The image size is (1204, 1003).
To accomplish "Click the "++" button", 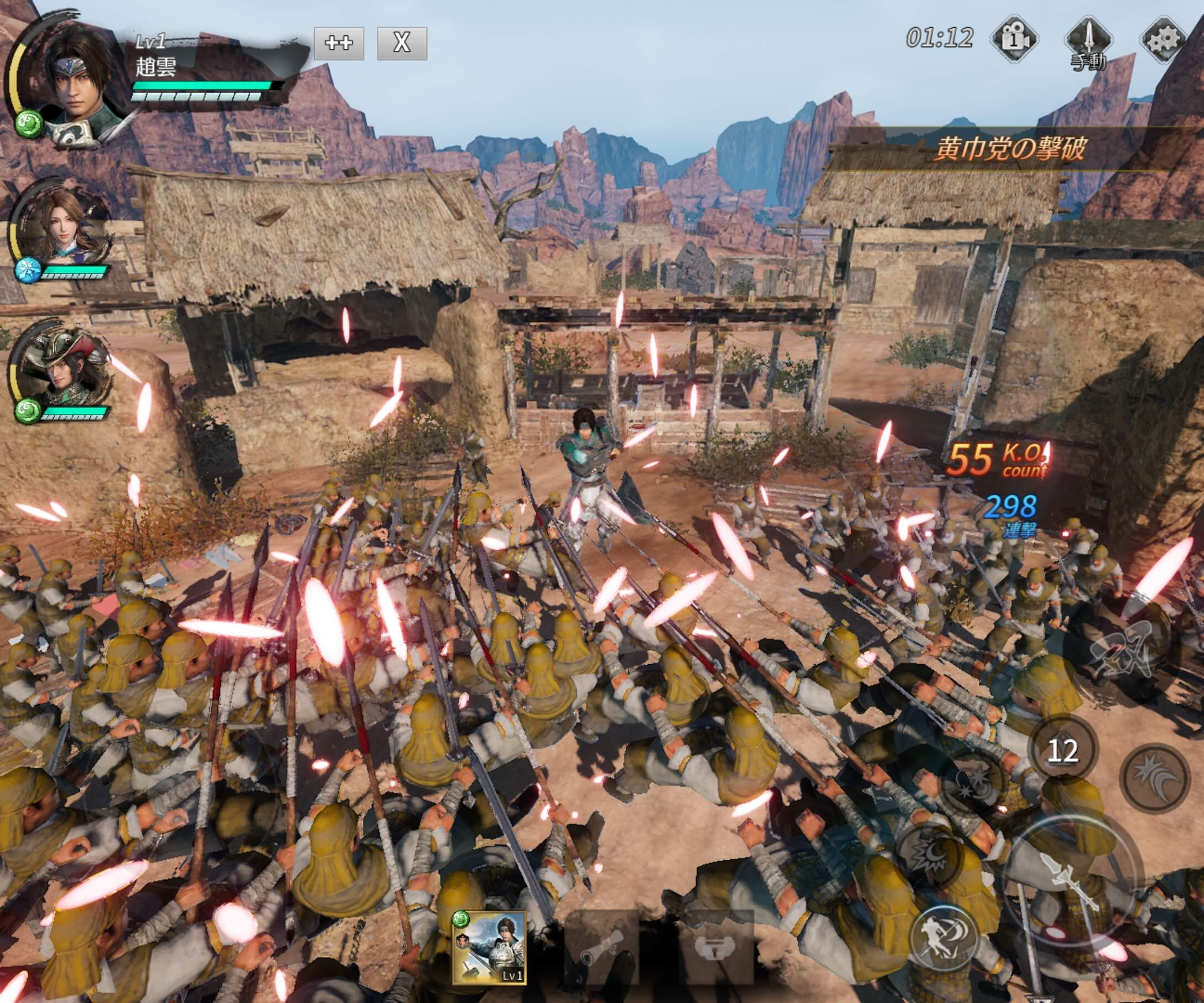I will click(x=339, y=43).
